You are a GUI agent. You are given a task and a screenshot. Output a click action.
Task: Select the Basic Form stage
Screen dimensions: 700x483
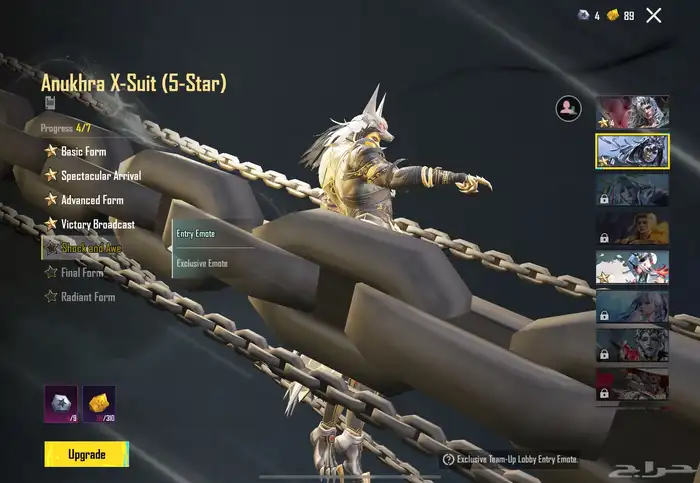(83, 151)
